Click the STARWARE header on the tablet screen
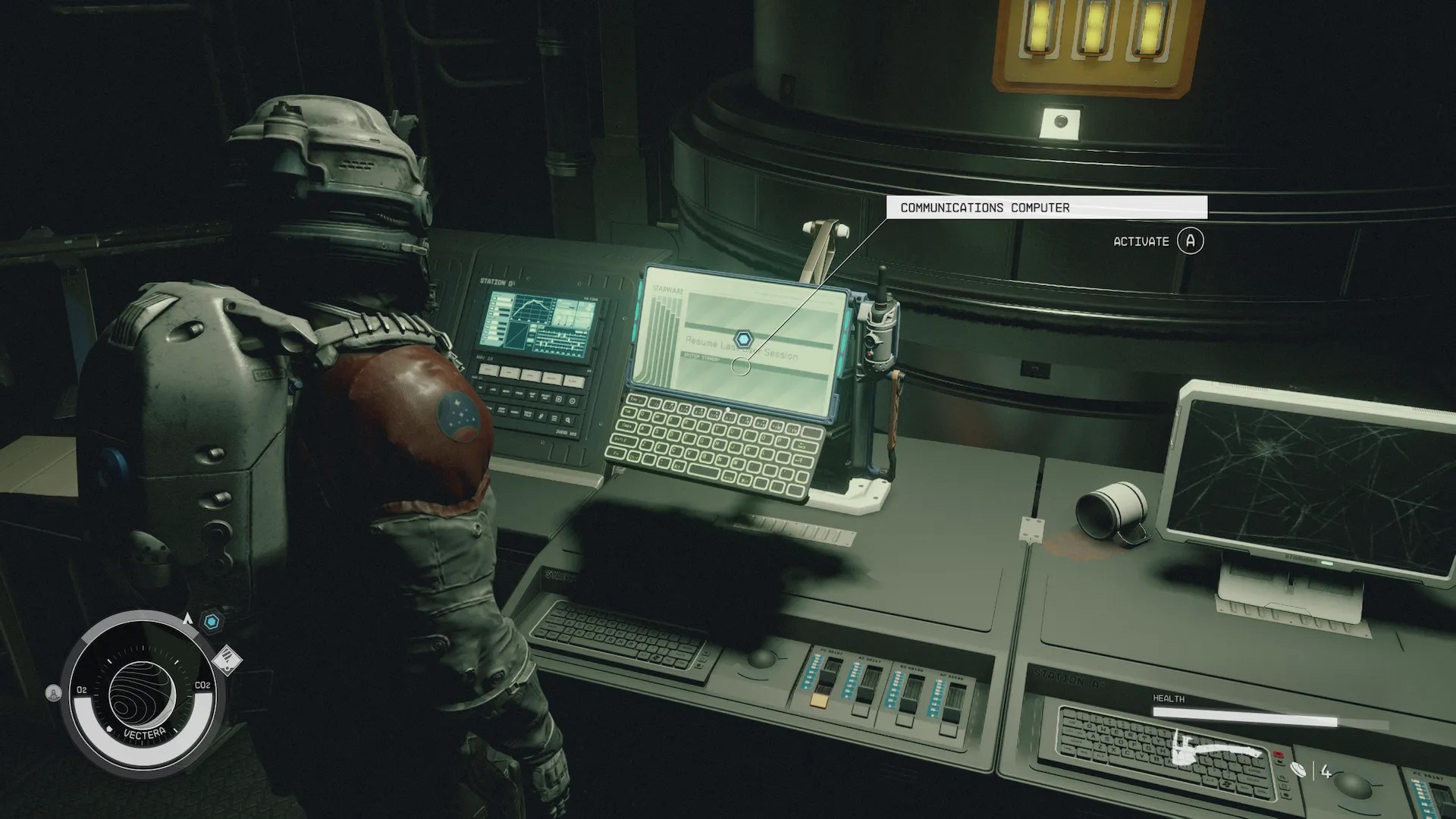 tap(667, 289)
